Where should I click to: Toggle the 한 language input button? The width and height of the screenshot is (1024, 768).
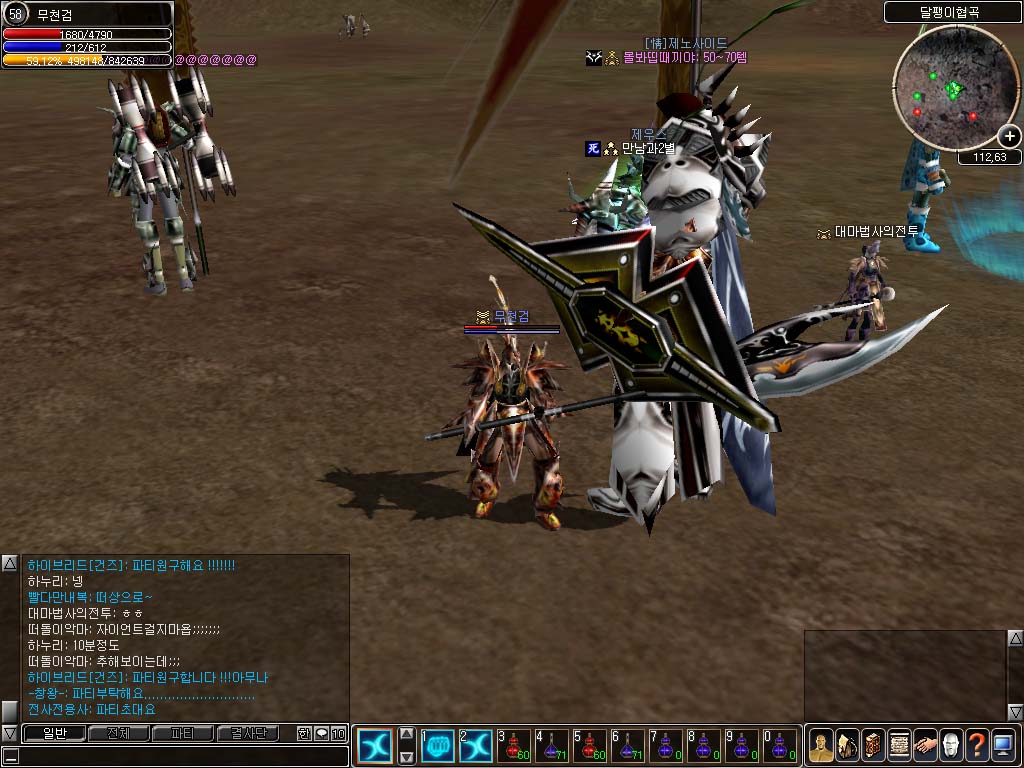[x=304, y=734]
